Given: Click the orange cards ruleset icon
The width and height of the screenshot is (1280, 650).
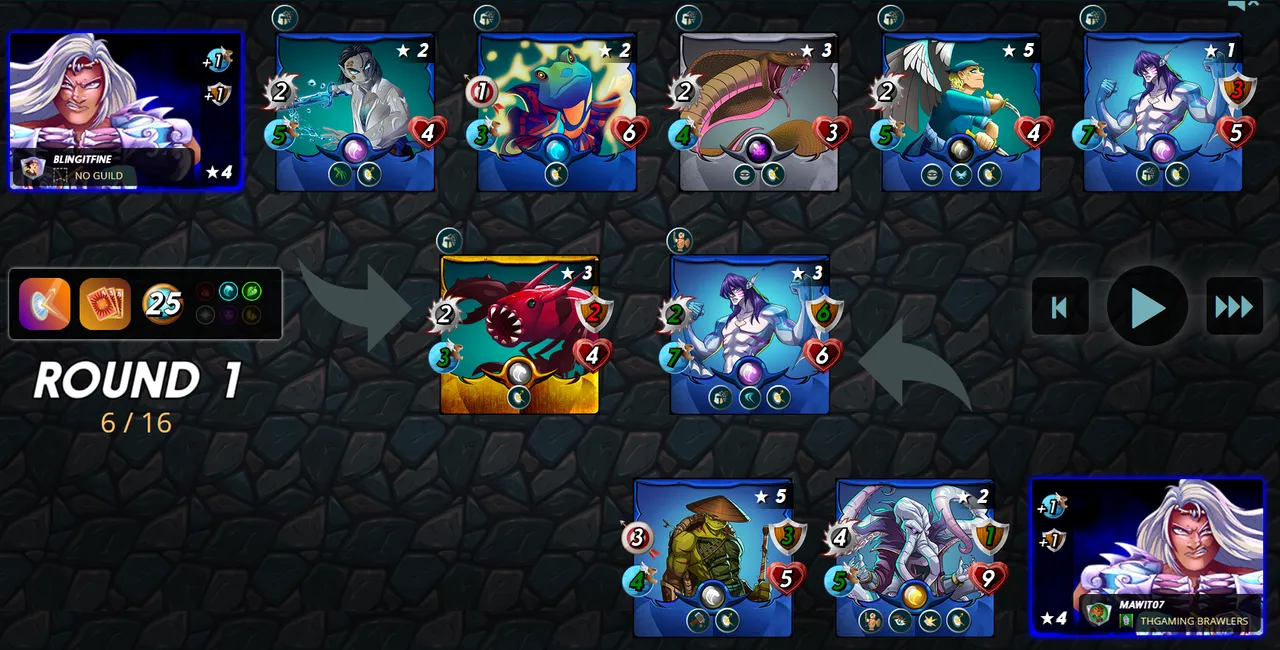Looking at the screenshot, I should tap(105, 304).
